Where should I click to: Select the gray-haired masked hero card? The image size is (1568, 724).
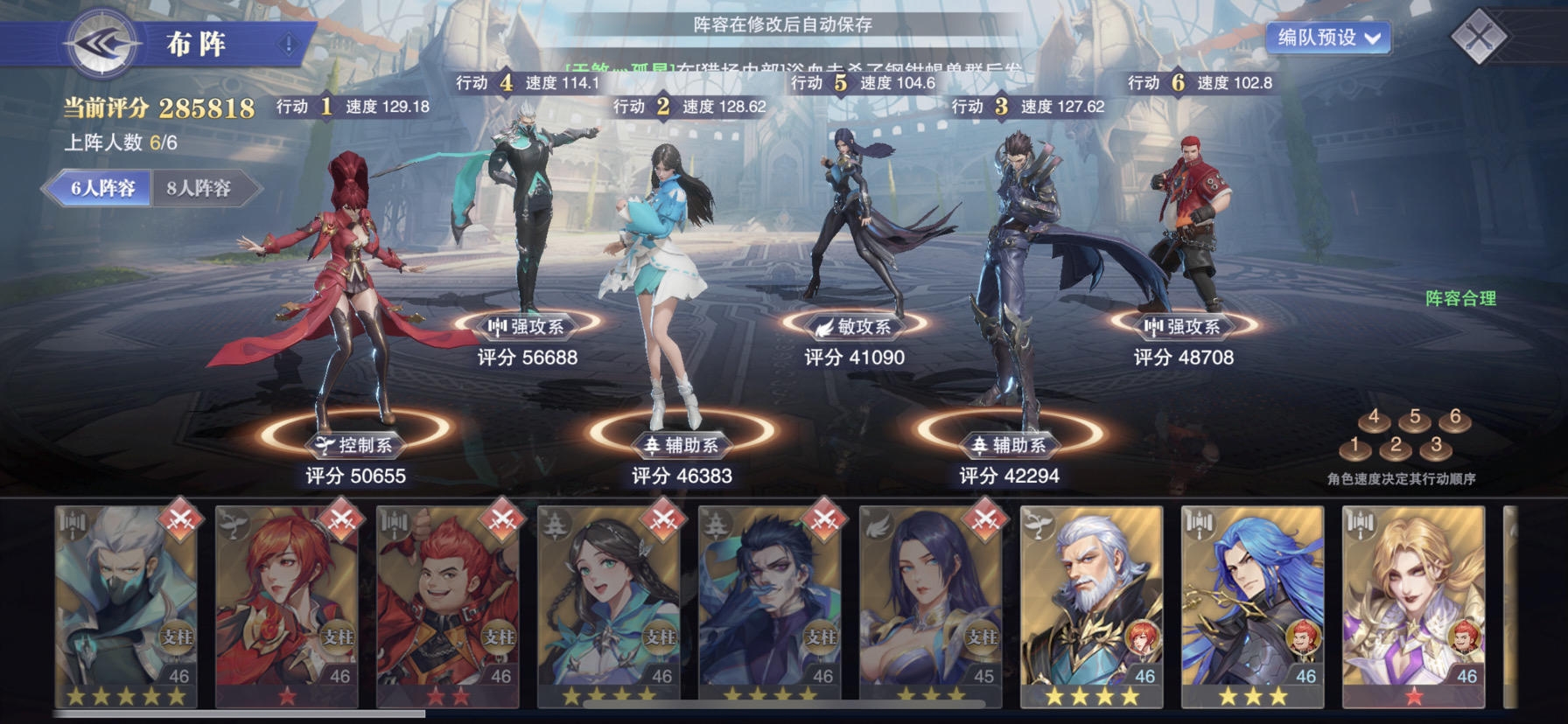(126, 605)
